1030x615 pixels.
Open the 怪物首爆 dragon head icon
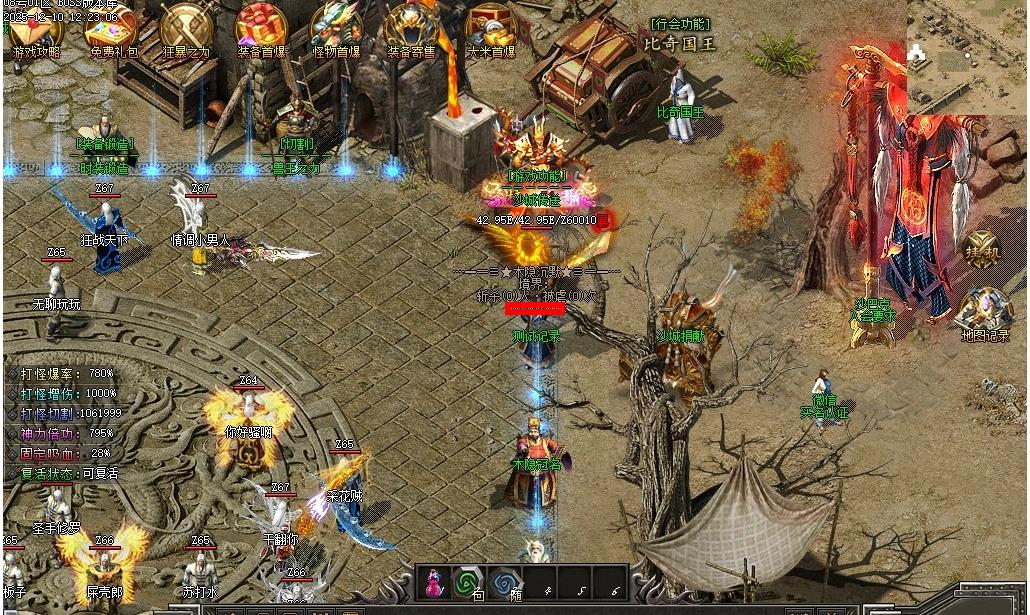pos(336,28)
